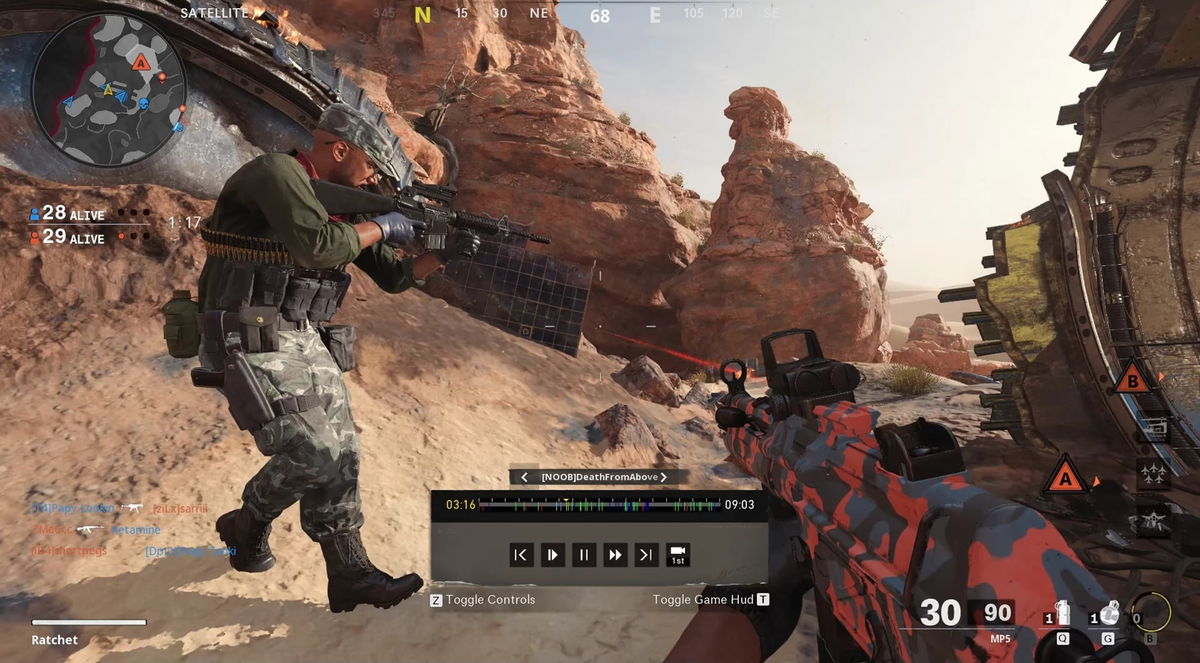
Task: Pause the theater playback
Action: [584, 555]
